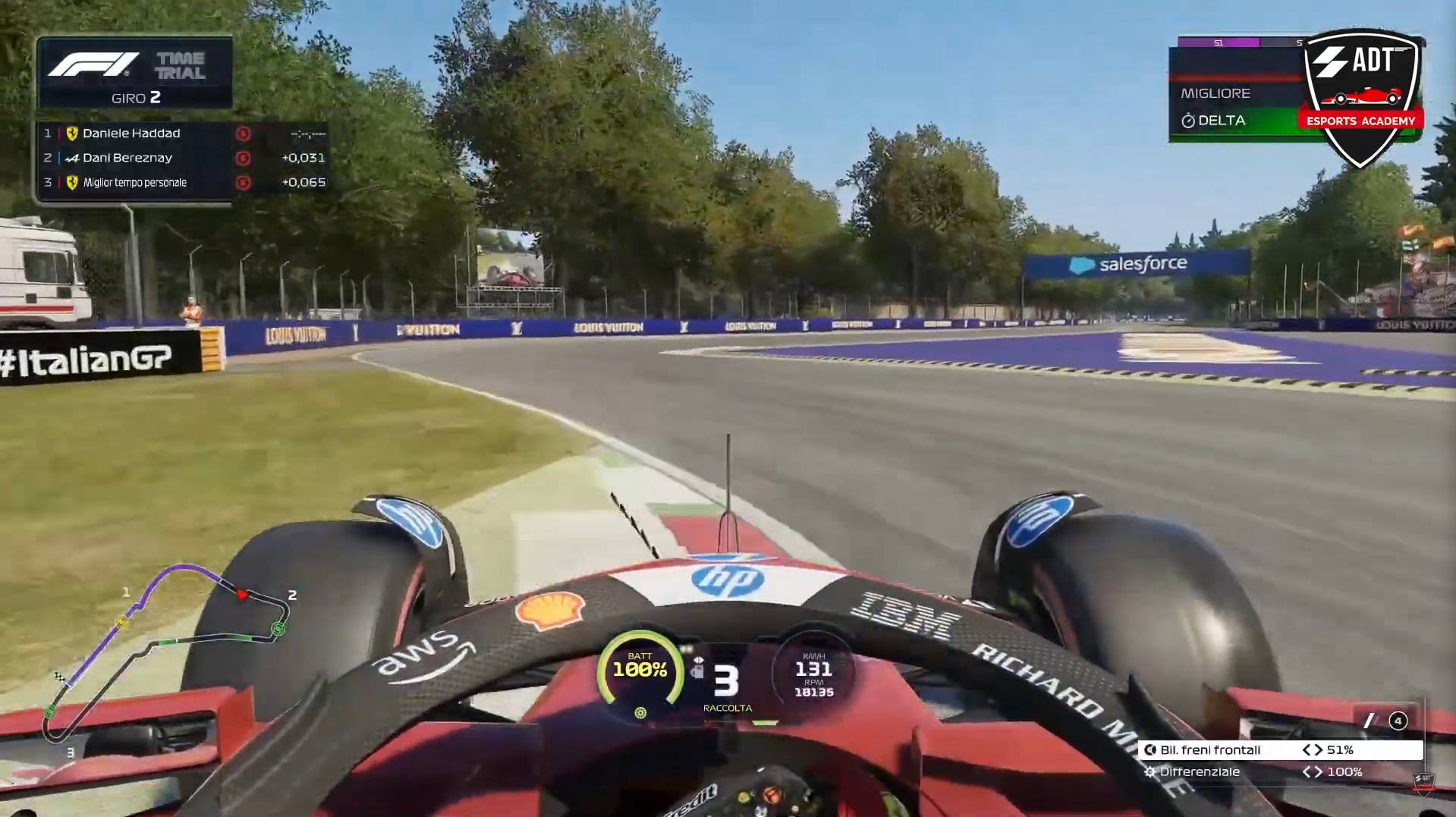
Task: Select Daniele Haddad leaderboard row
Action: 182,134
